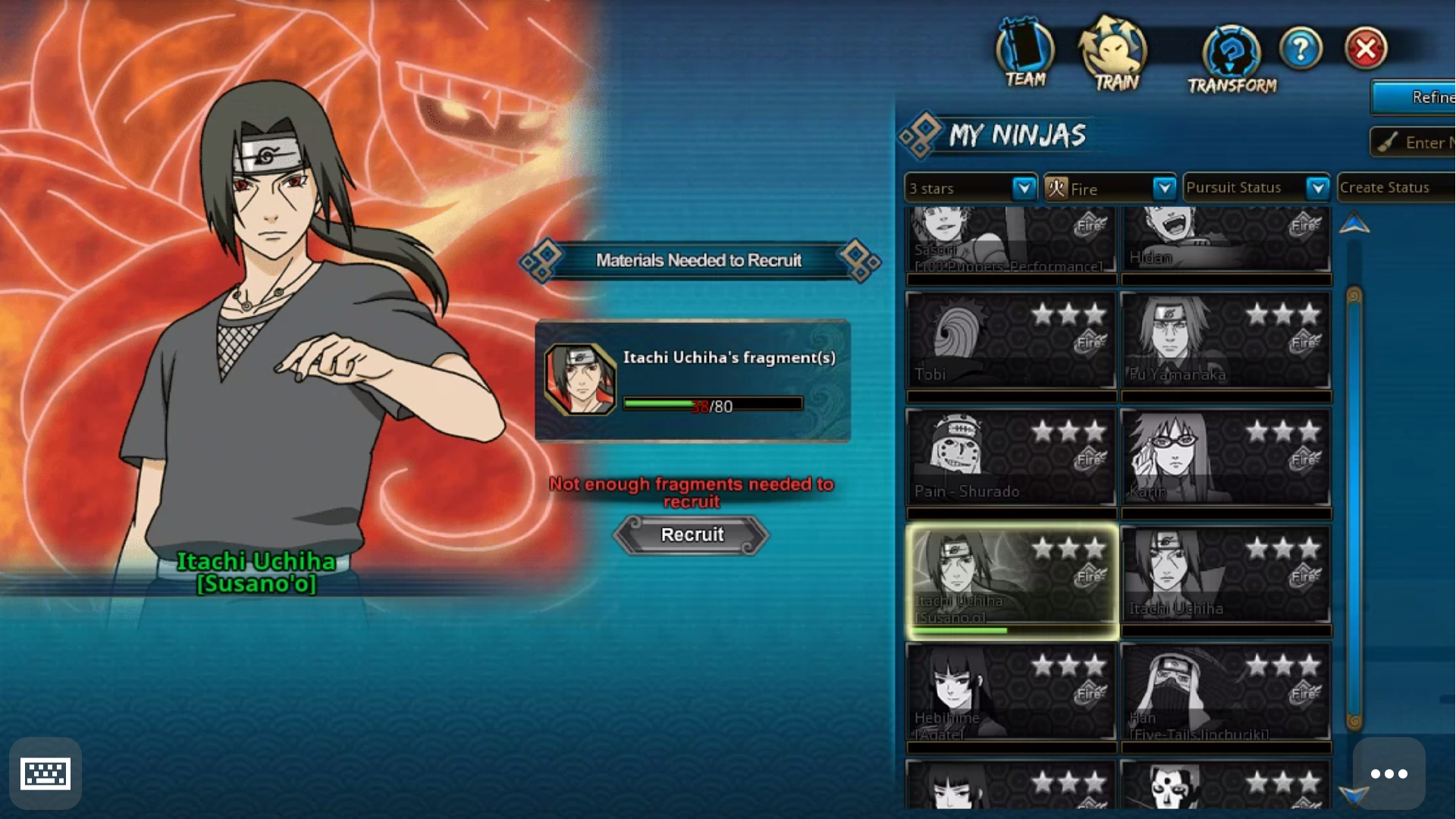
Task: Select the Hebihime ninja card
Action: pyautogui.click(x=1011, y=692)
